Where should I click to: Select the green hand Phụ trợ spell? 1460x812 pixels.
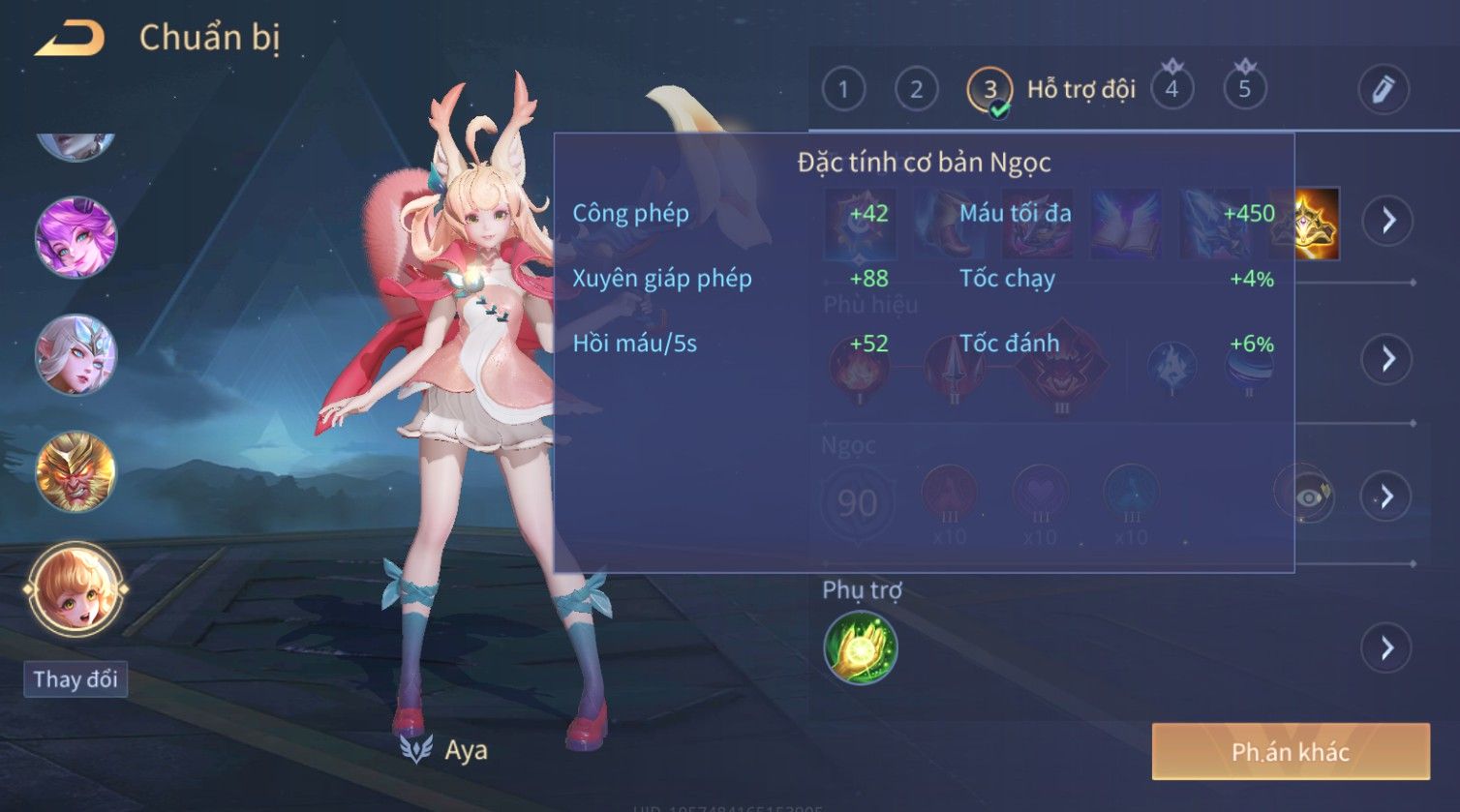(861, 647)
